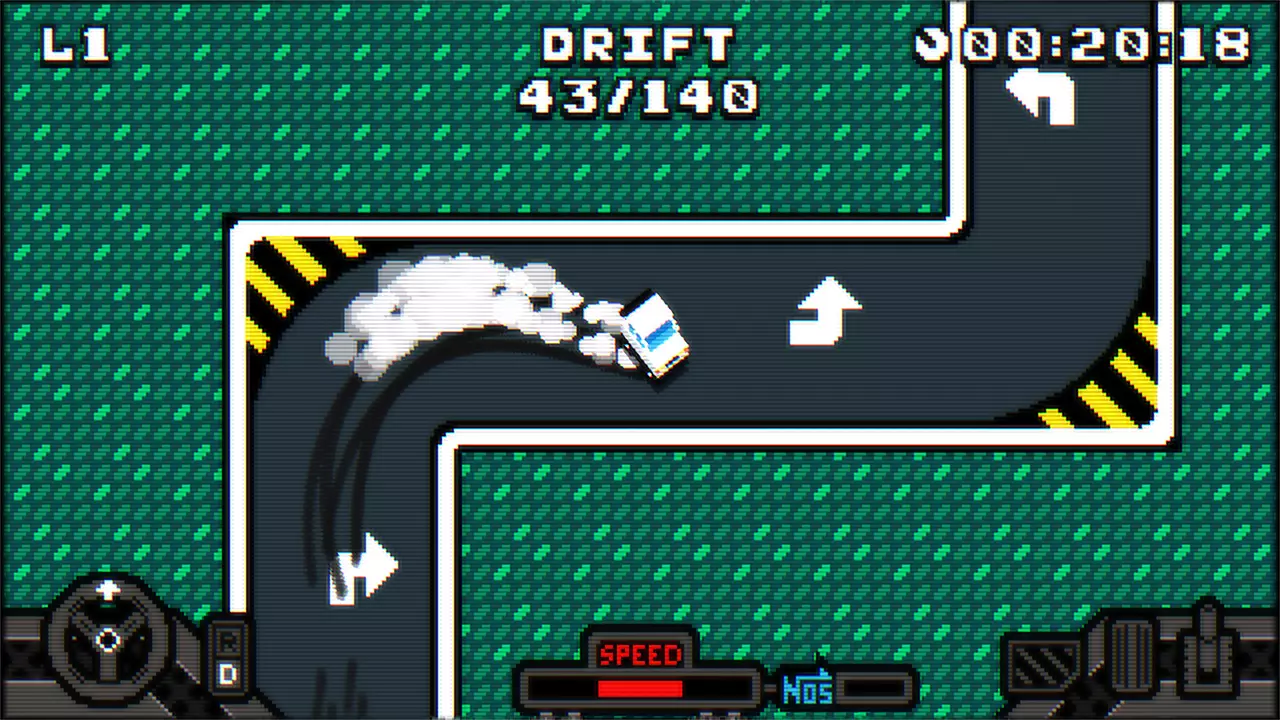Click the plus sign above the steering wheel
Viewport: 1280px width, 720px height.
tap(107, 590)
